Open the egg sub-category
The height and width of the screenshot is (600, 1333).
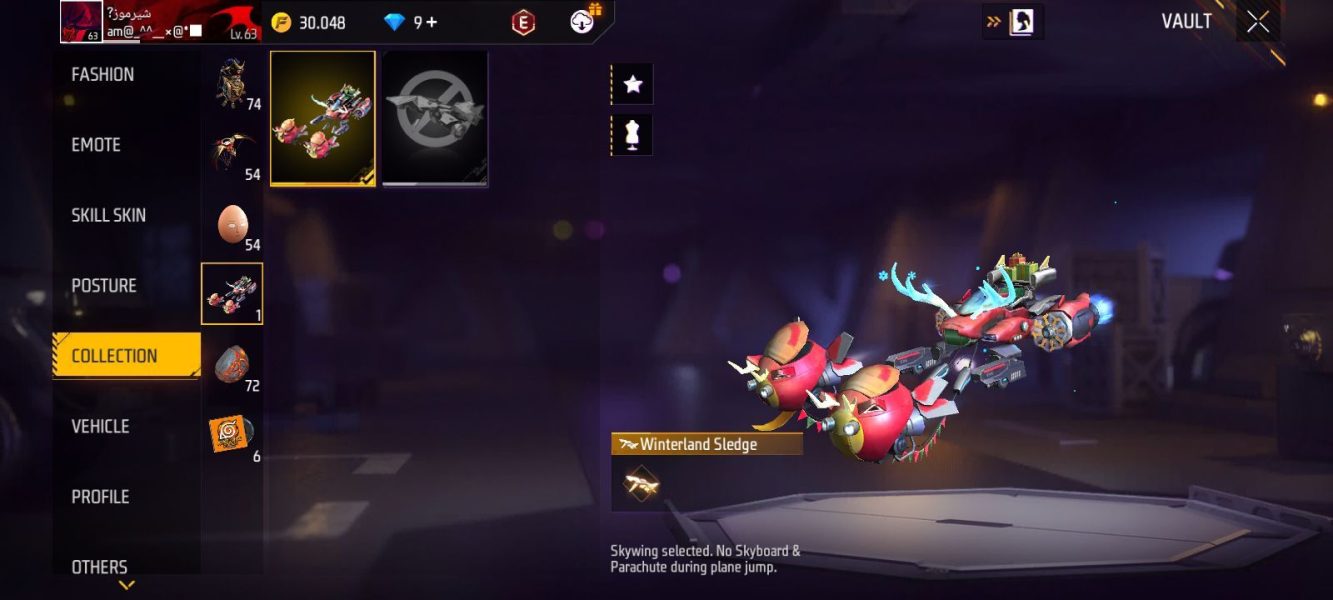(x=233, y=224)
